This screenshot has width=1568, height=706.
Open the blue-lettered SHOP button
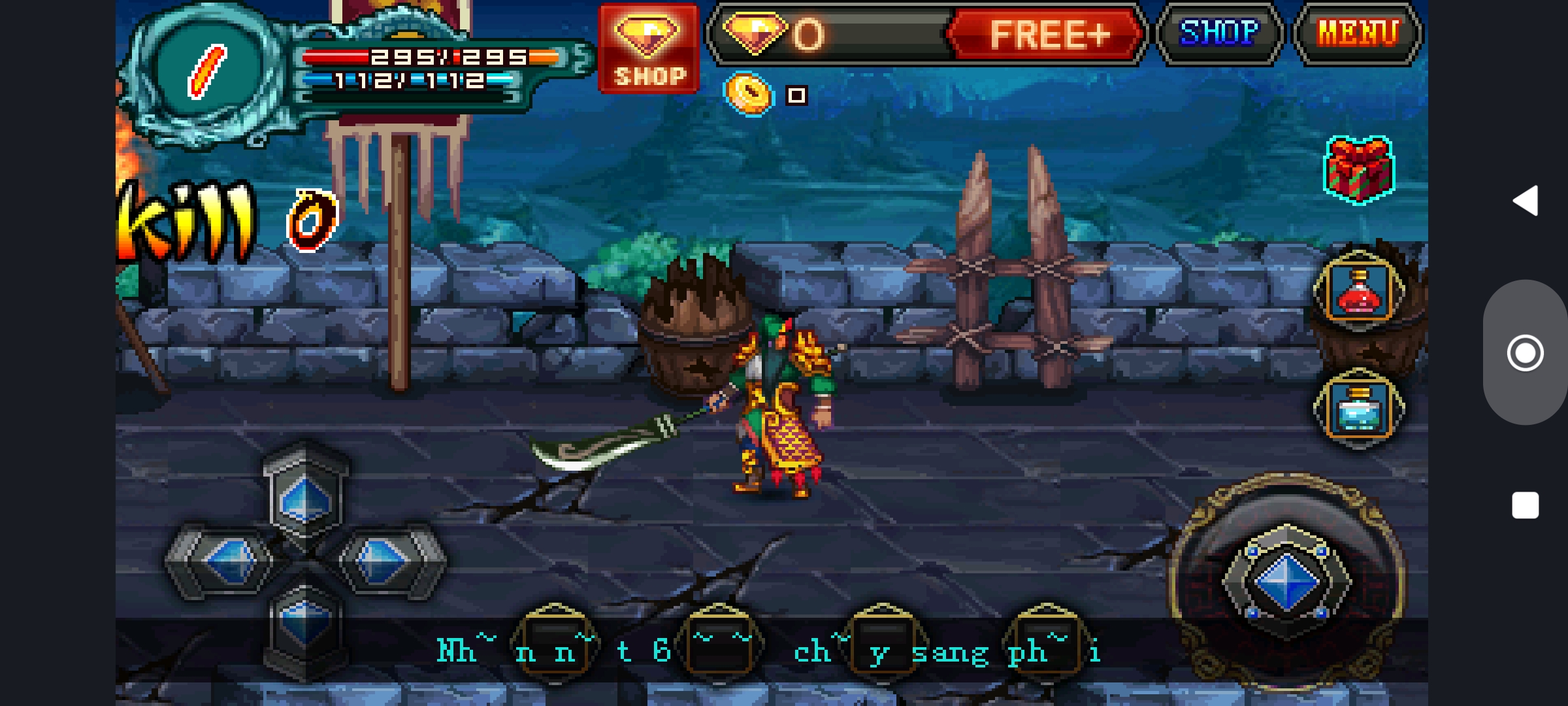coord(1219,34)
